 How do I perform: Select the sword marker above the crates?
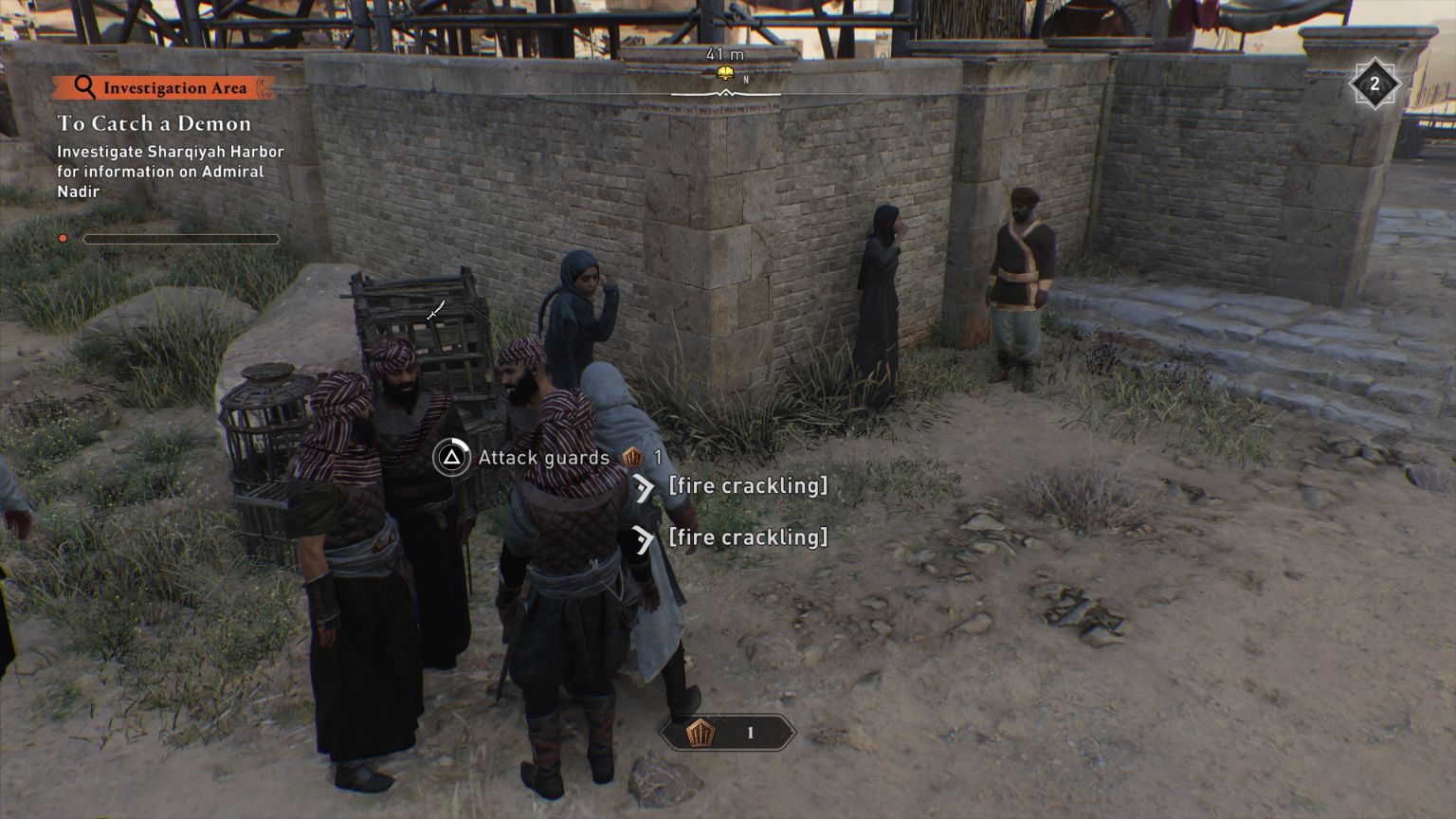click(436, 309)
